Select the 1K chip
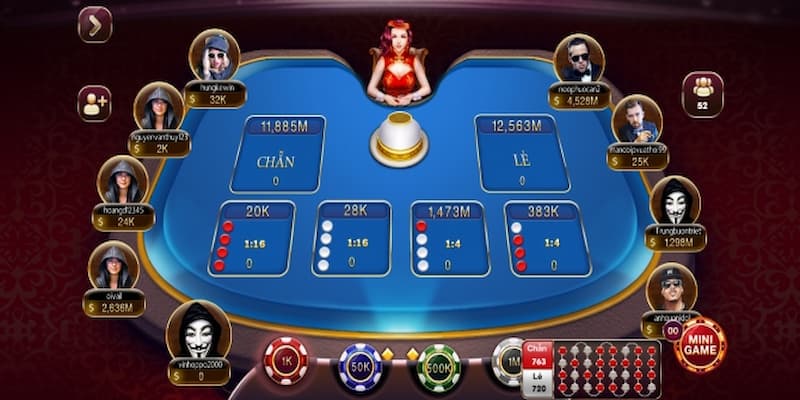This screenshot has height=400, width=800. pos(286,360)
